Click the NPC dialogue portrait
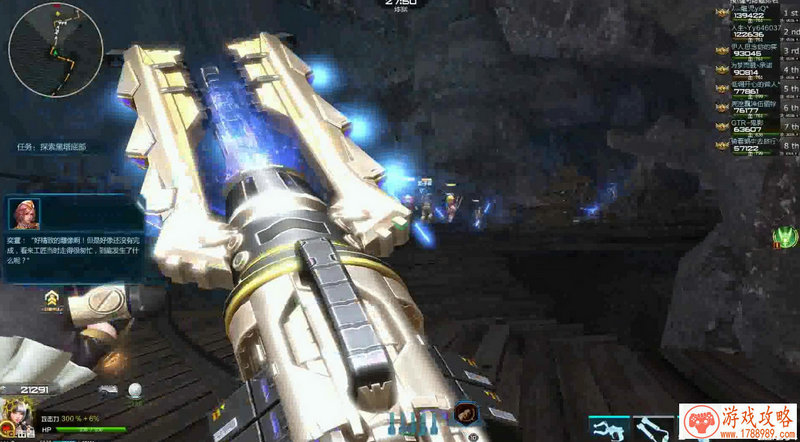The width and height of the screenshot is (800, 442). coord(23,215)
